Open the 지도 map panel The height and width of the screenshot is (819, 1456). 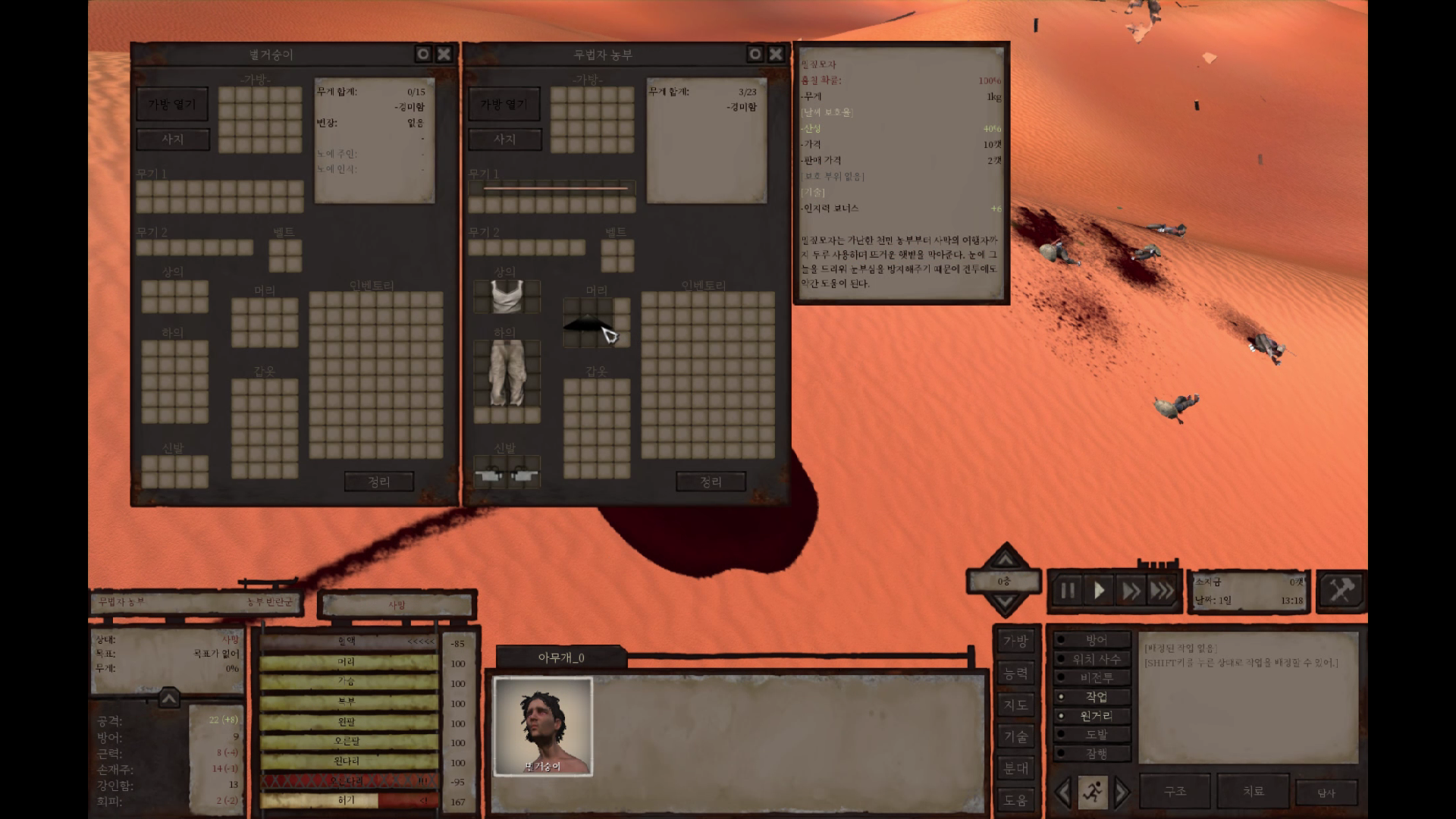[1015, 705]
